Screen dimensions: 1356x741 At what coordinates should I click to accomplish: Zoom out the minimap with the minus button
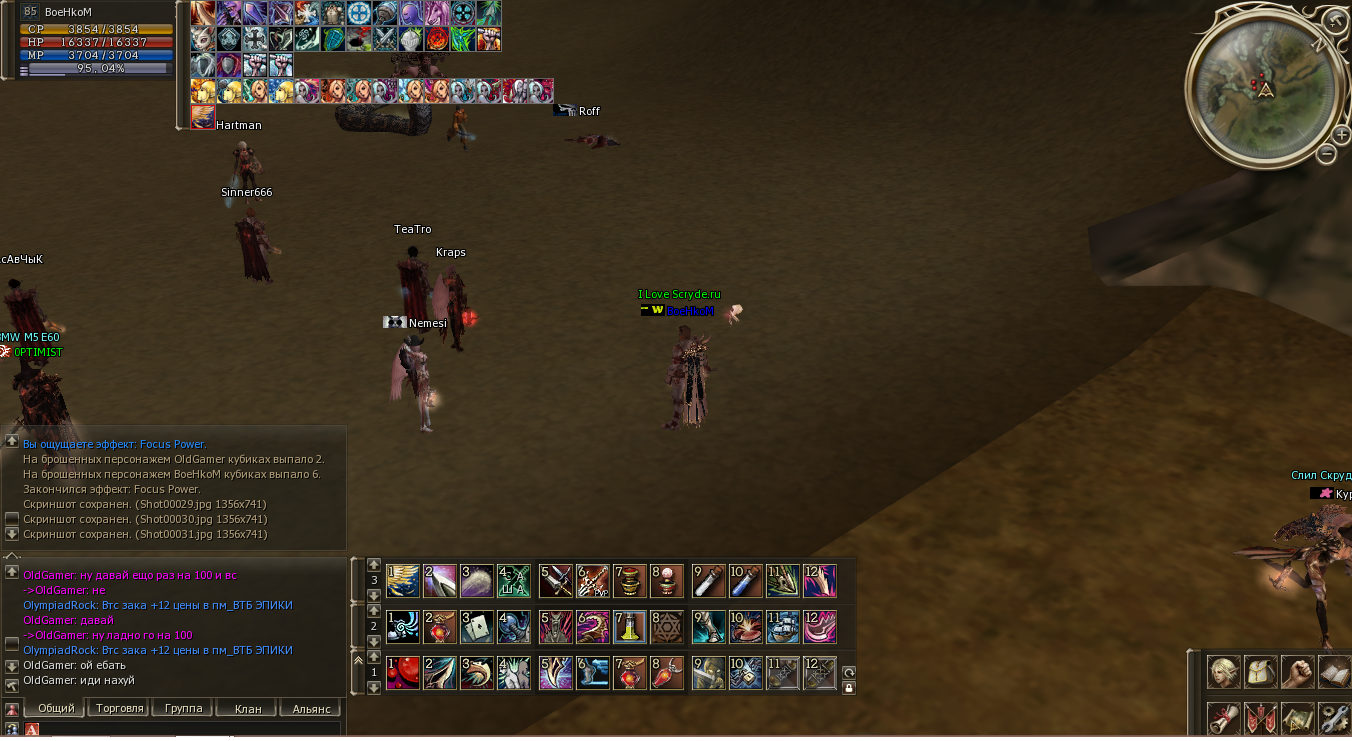1328,155
